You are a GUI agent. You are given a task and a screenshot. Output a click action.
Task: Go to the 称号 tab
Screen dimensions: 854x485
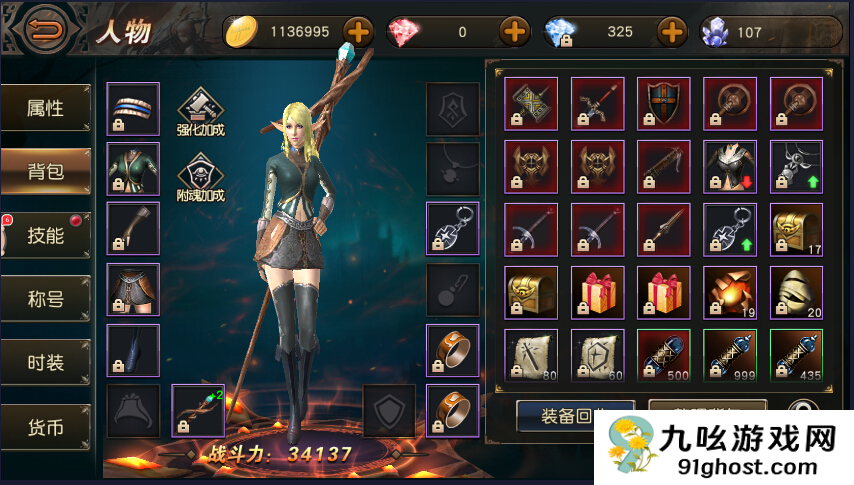[x=46, y=297]
